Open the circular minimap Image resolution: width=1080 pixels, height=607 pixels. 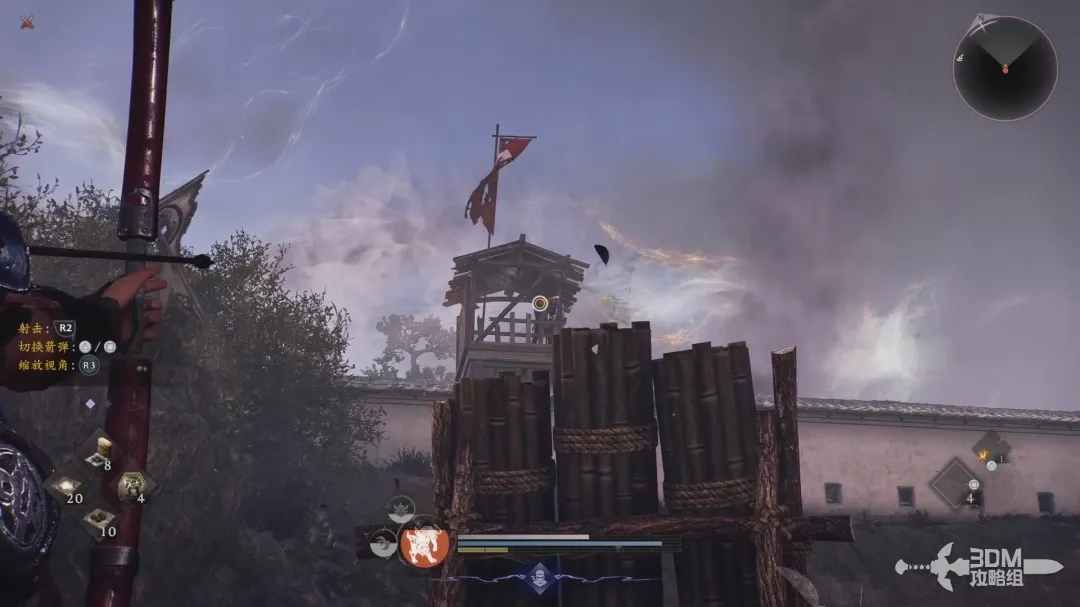(x=1004, y=68)
